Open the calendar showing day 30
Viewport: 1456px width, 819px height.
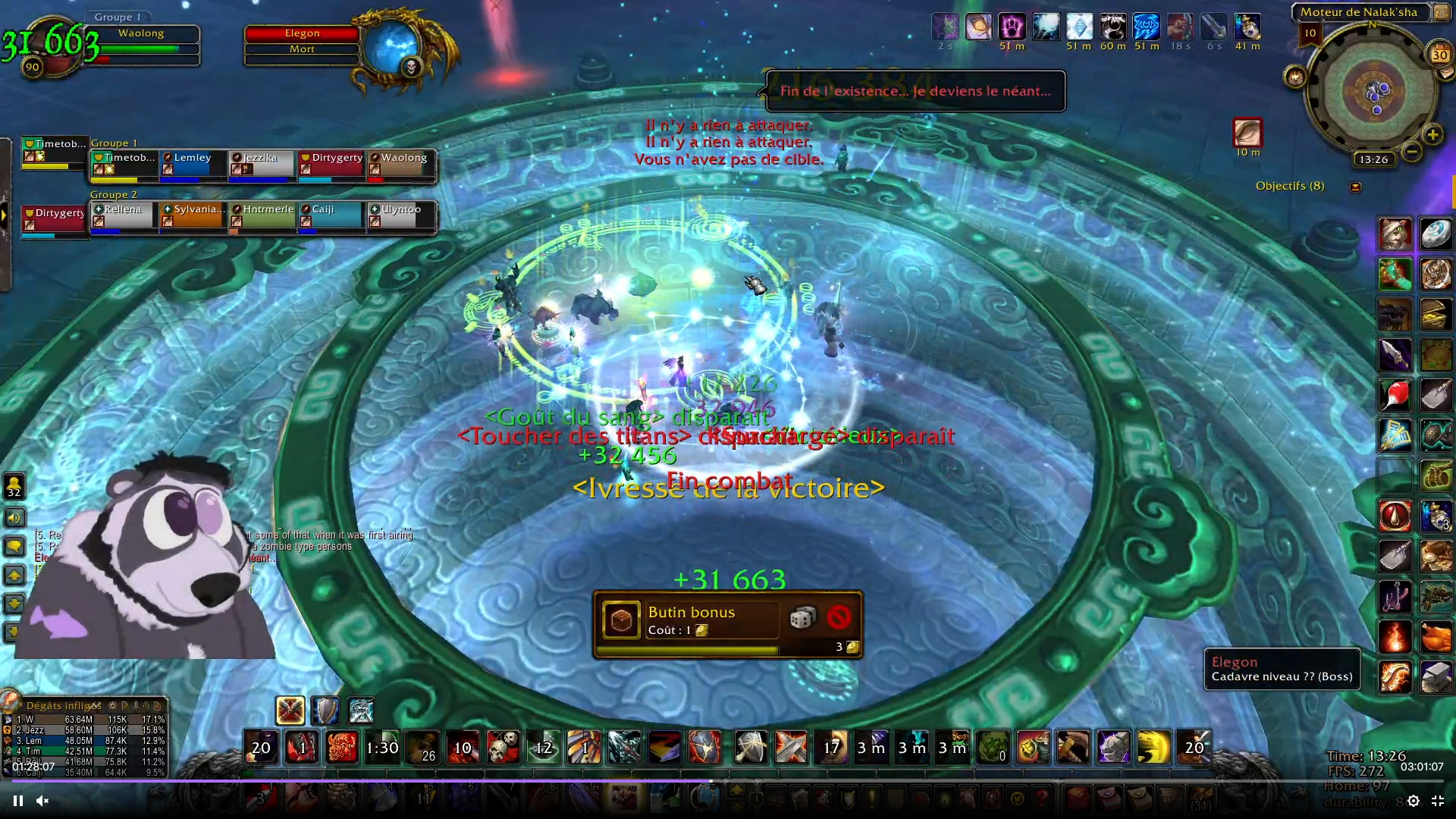coord(1439,55)
